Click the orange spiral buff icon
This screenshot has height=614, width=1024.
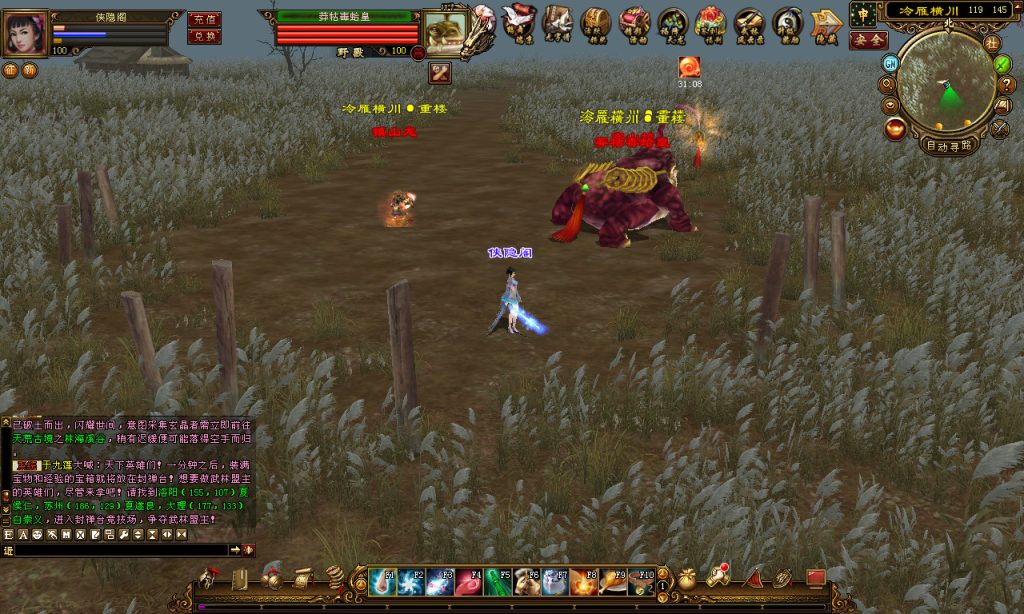689,67
